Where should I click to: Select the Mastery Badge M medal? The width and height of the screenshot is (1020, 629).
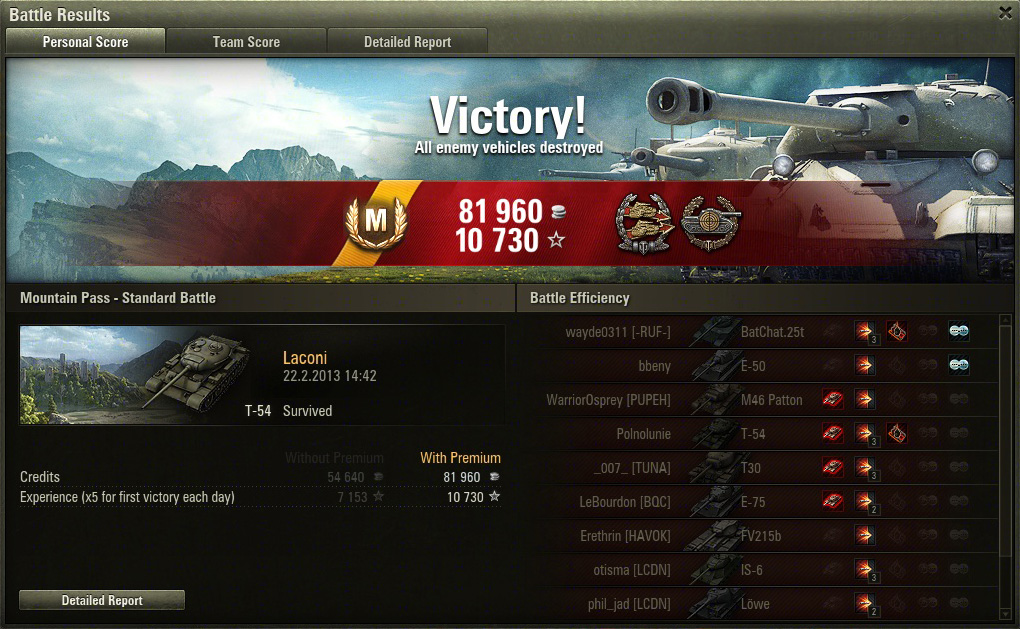[x=375, y=223]
